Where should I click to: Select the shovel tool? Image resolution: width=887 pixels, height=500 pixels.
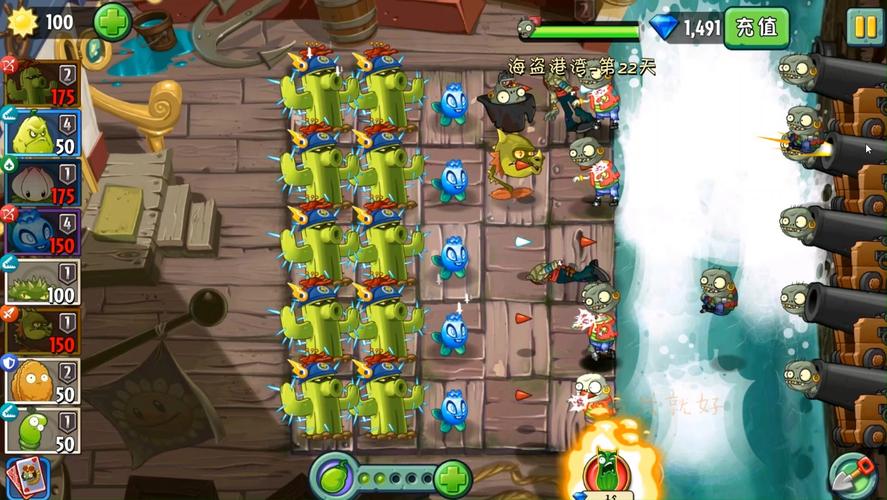(x=853, y=474)
